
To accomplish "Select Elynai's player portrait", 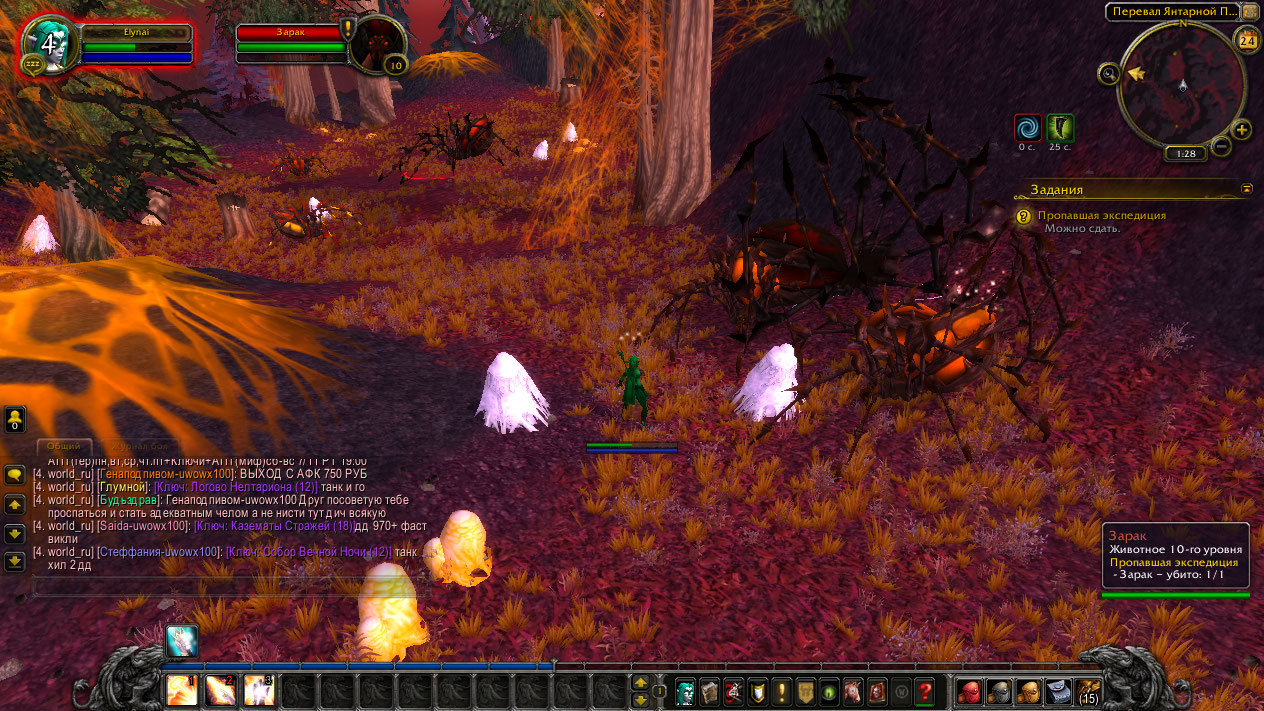I will [48, 45].
